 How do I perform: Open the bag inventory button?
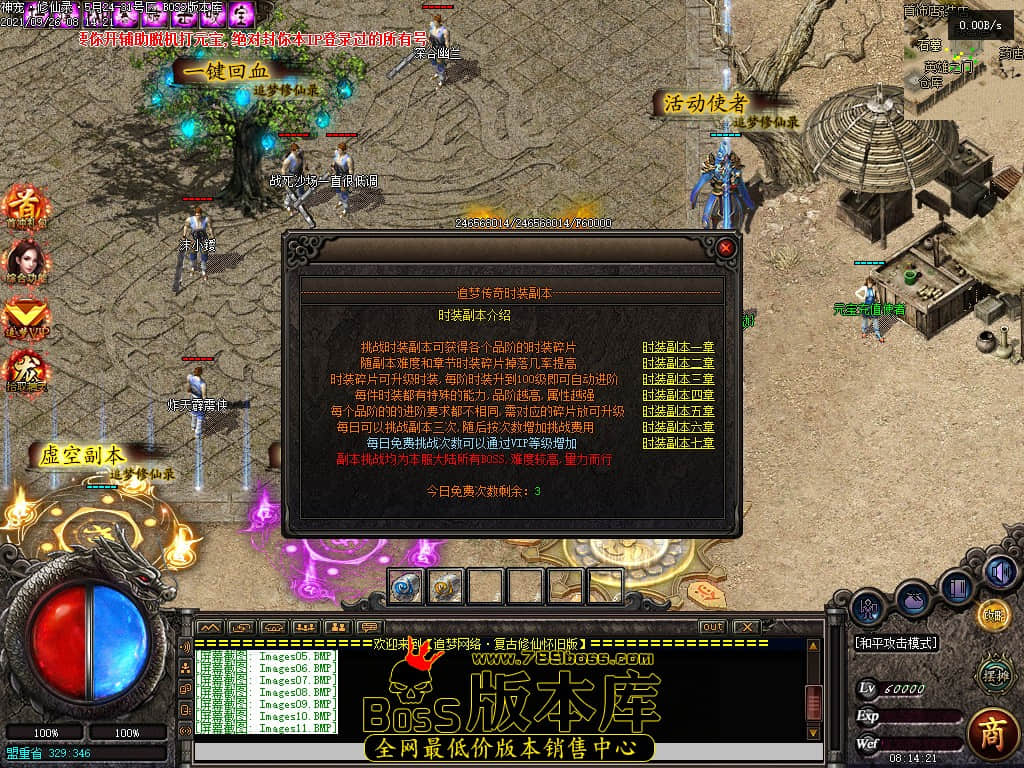(912, 597)
